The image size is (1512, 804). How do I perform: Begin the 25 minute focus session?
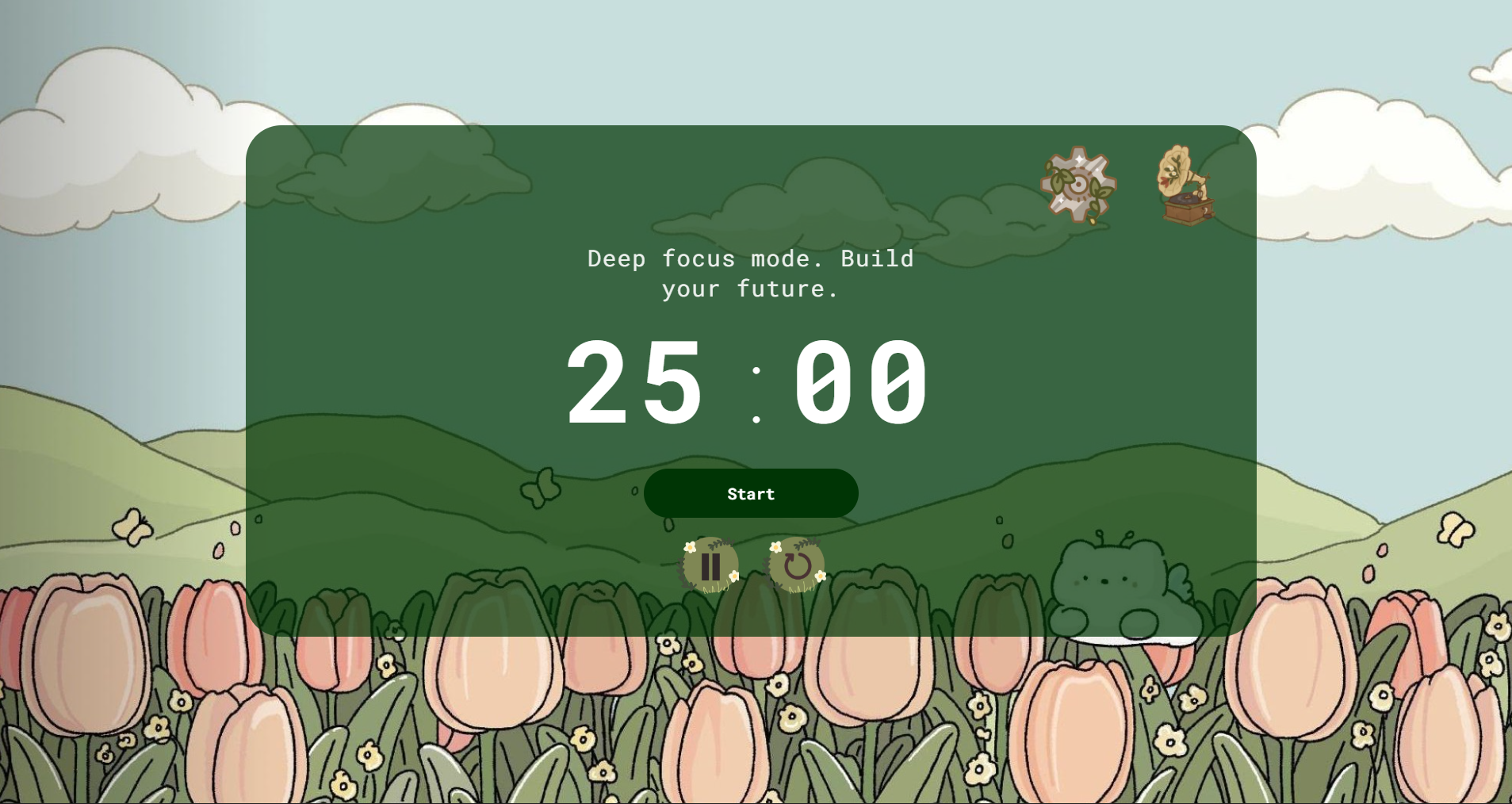click(x=750, y=492)
